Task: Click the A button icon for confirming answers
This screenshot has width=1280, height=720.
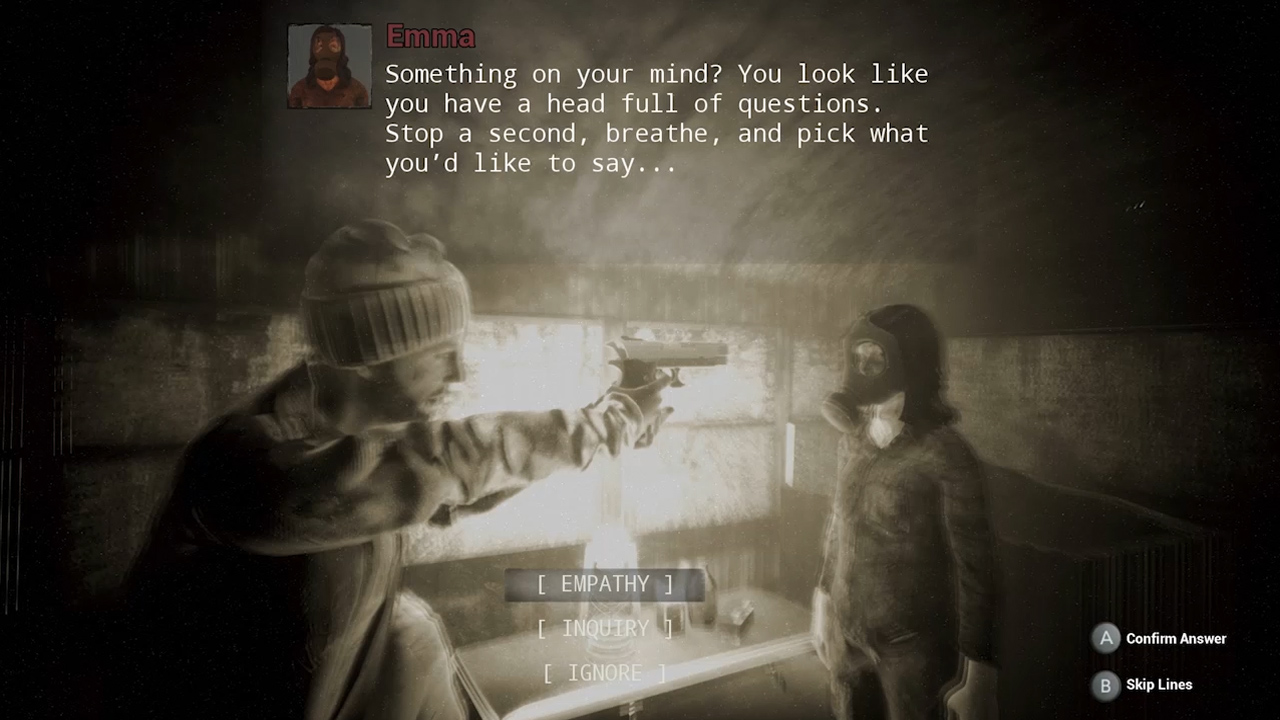Action: pyautogui.click(x=1106, y=638)
